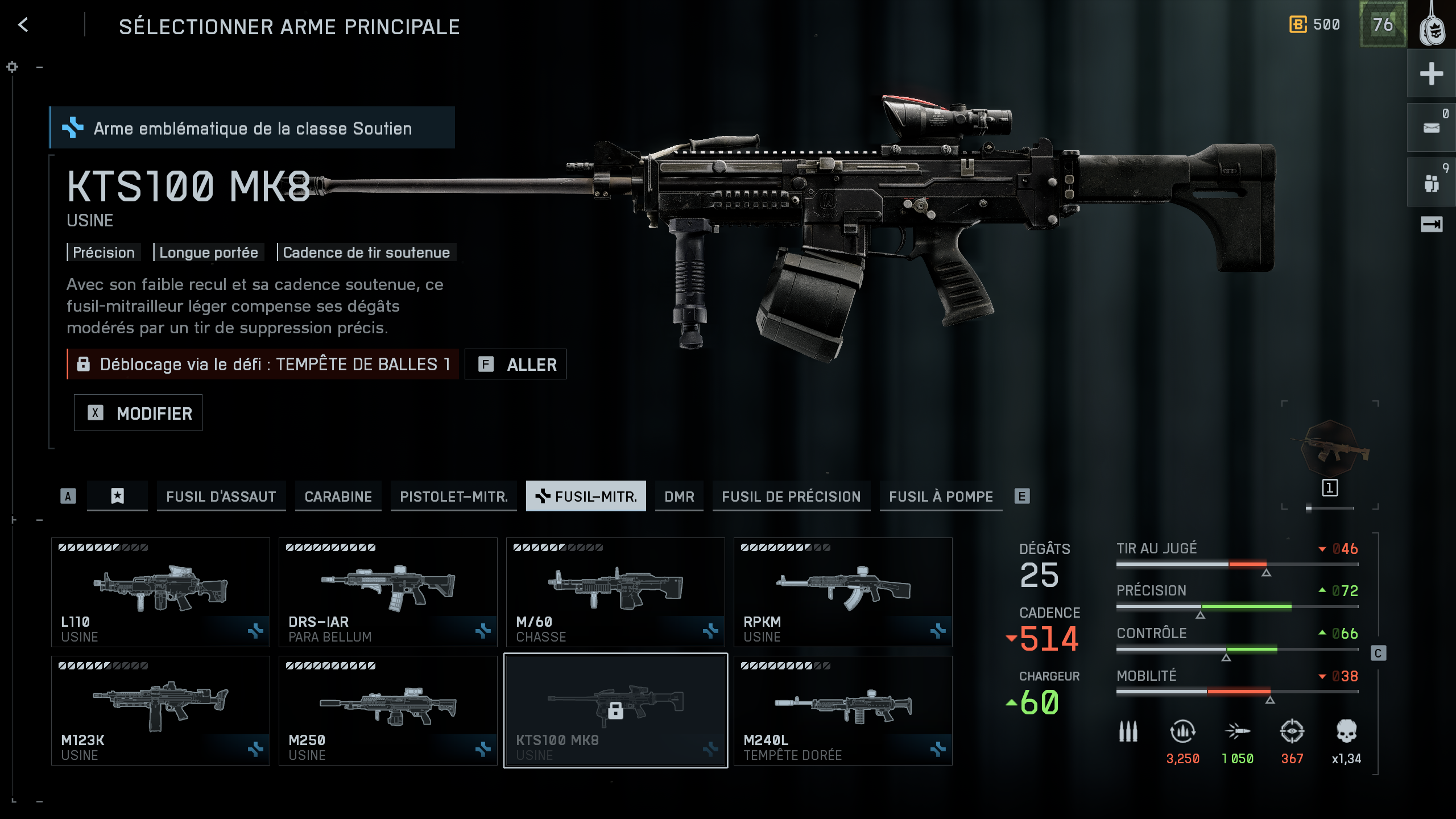Choose the M123K light machine gun

(160, 710)
